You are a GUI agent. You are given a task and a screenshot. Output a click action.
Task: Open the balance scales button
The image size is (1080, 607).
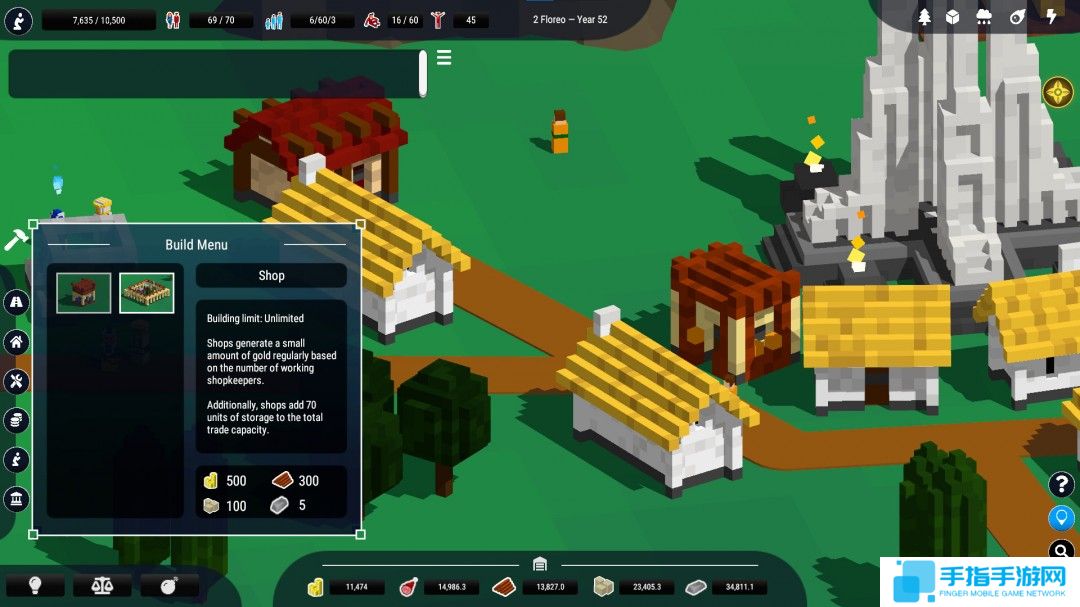[x=102, y=585]
